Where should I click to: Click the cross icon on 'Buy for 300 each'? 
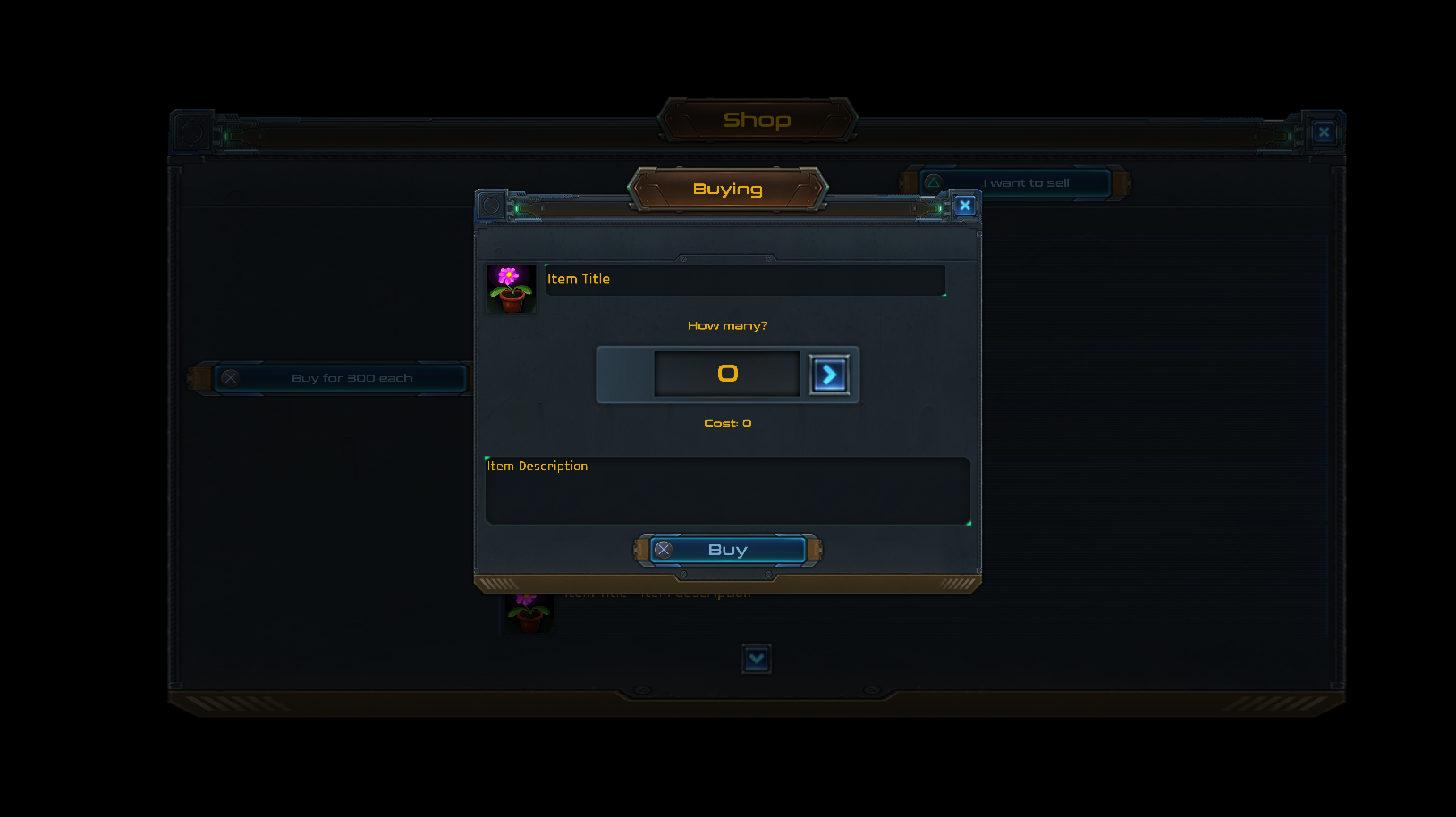pyautogui.click(x=232, y=377)
